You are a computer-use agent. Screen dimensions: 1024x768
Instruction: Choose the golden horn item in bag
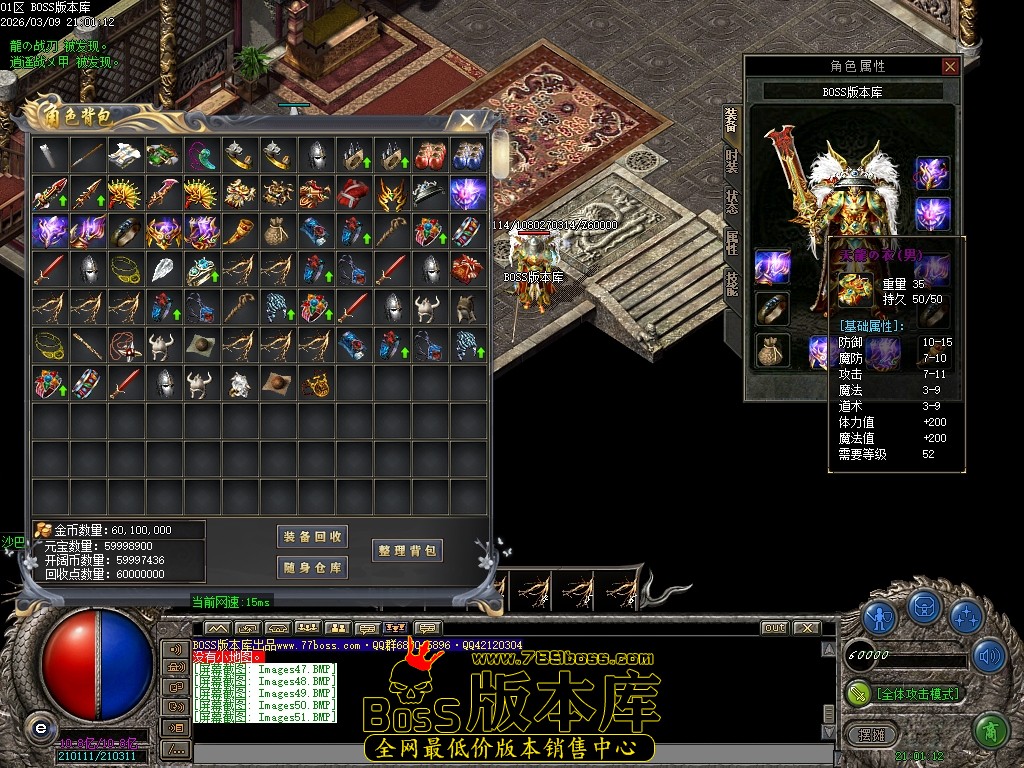click(239, 232)
